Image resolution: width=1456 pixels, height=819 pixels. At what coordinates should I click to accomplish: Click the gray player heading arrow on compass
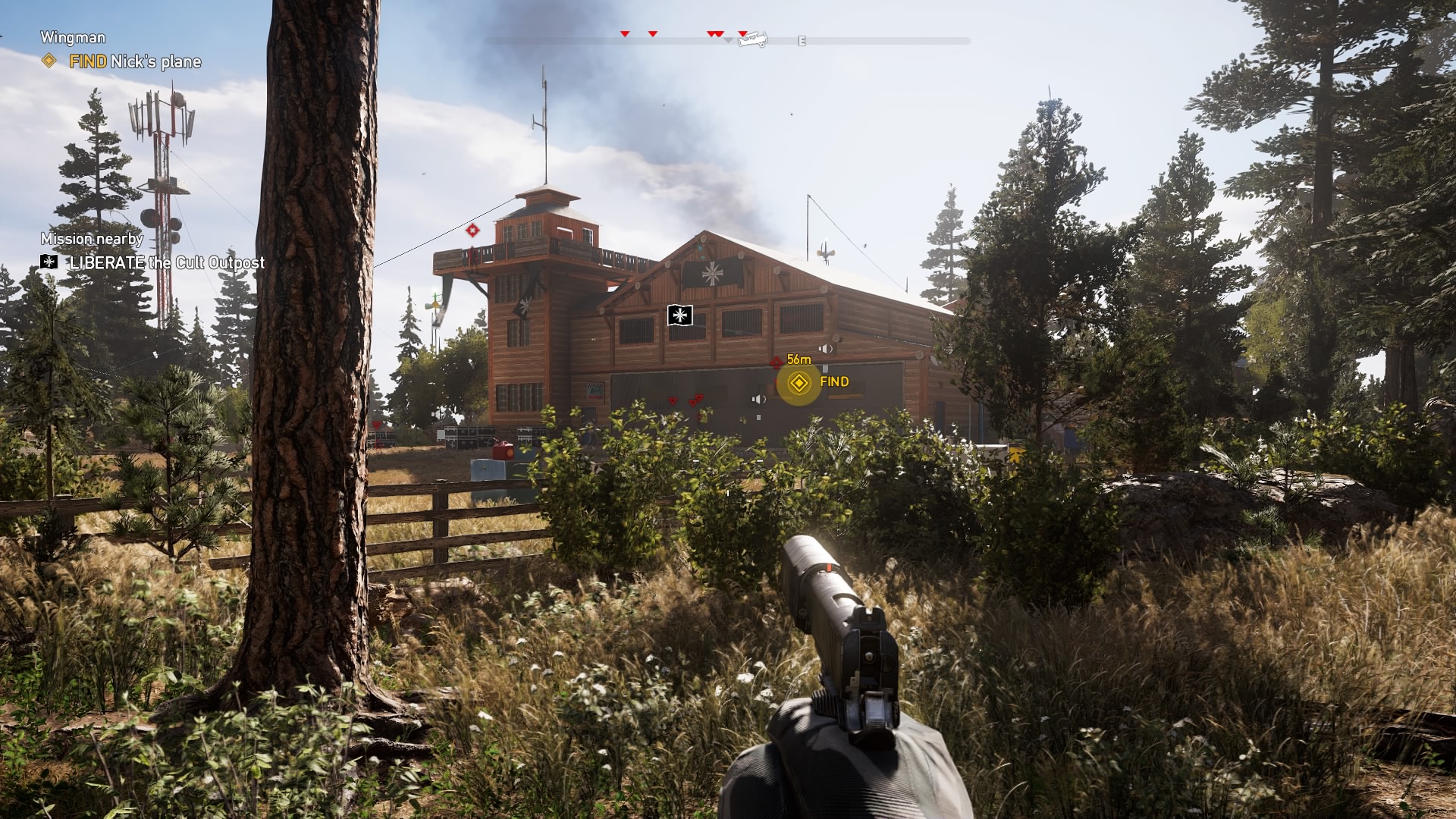(x=728, y=41)
